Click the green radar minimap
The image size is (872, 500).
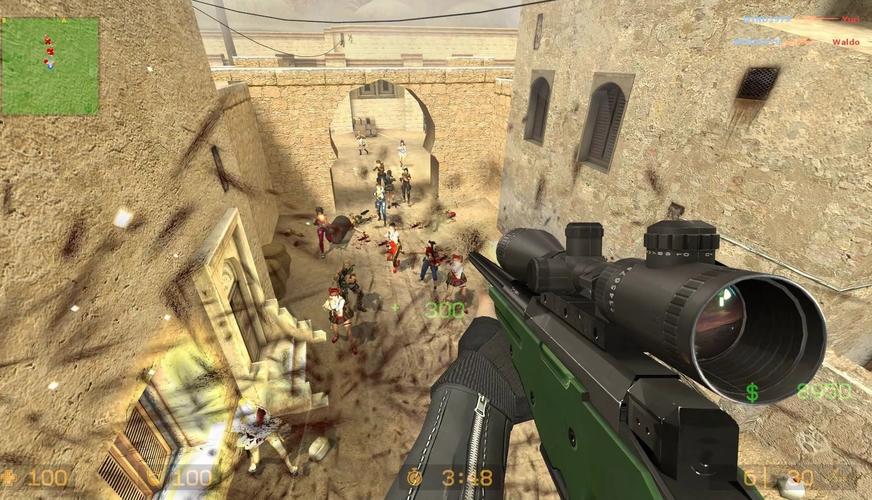click(x=50, y=66)
